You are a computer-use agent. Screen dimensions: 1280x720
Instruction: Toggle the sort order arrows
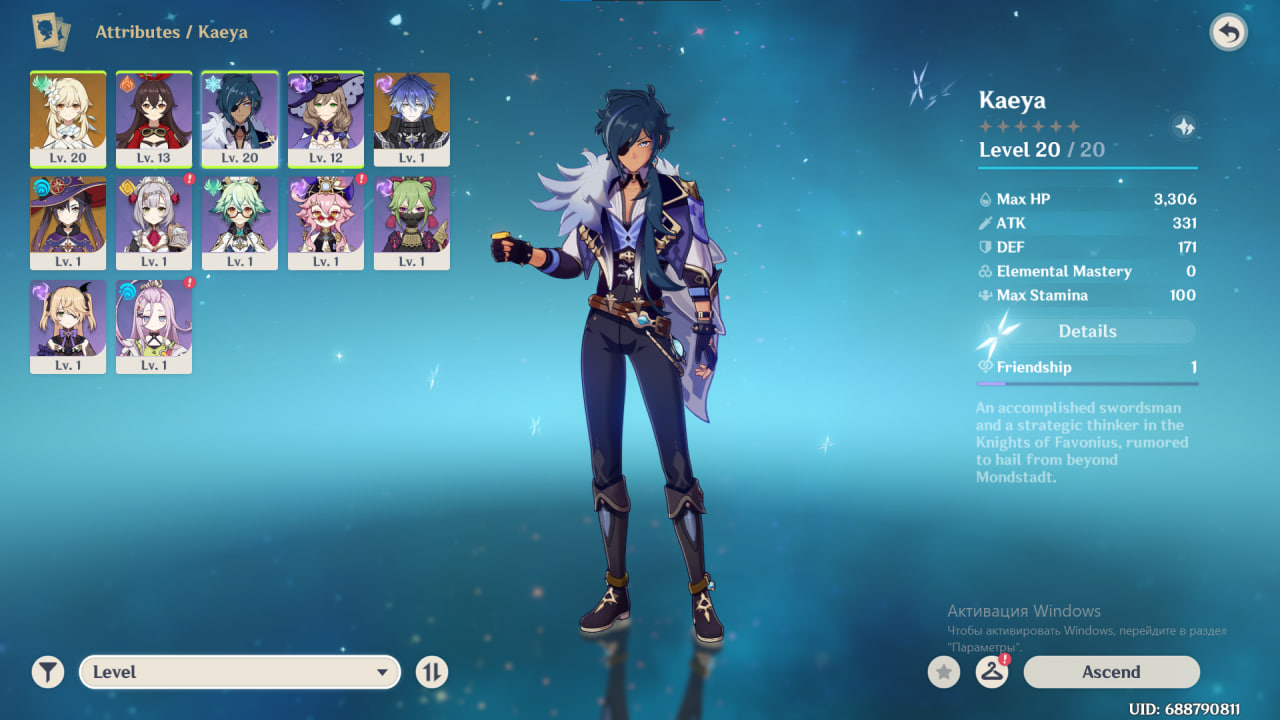coord(431,672)
